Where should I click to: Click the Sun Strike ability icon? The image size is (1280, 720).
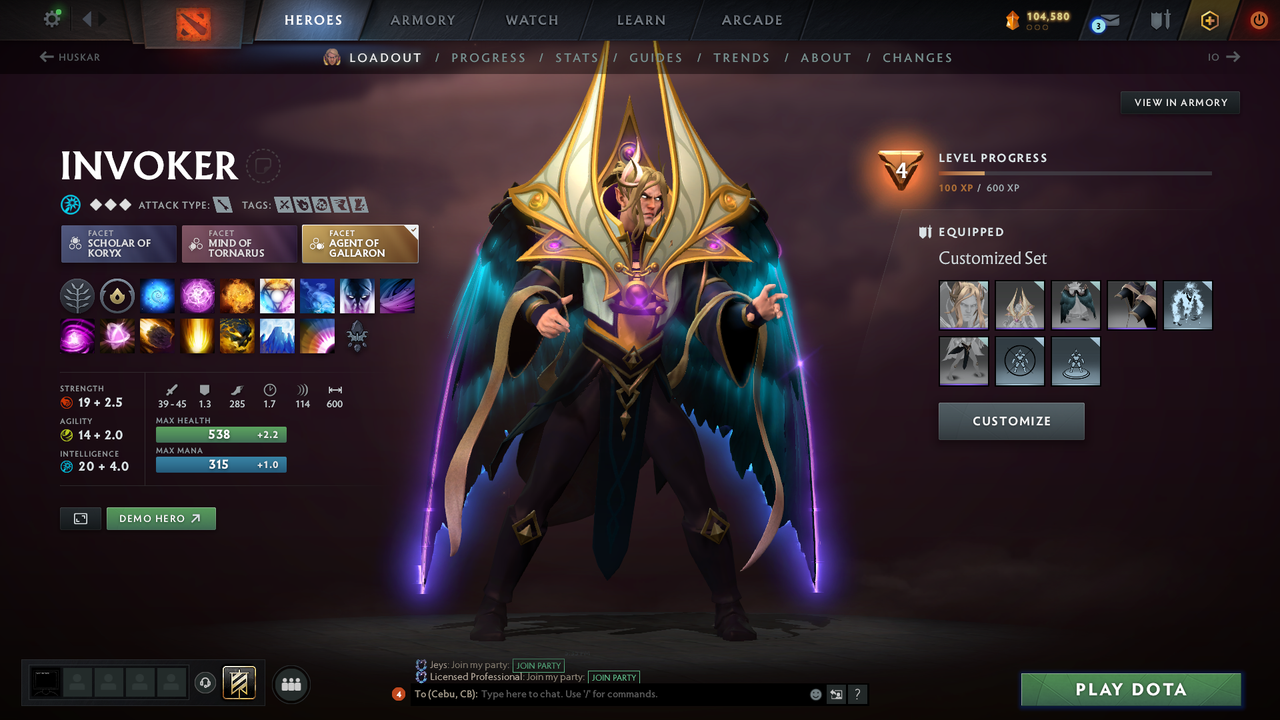(x=197, y=336)
